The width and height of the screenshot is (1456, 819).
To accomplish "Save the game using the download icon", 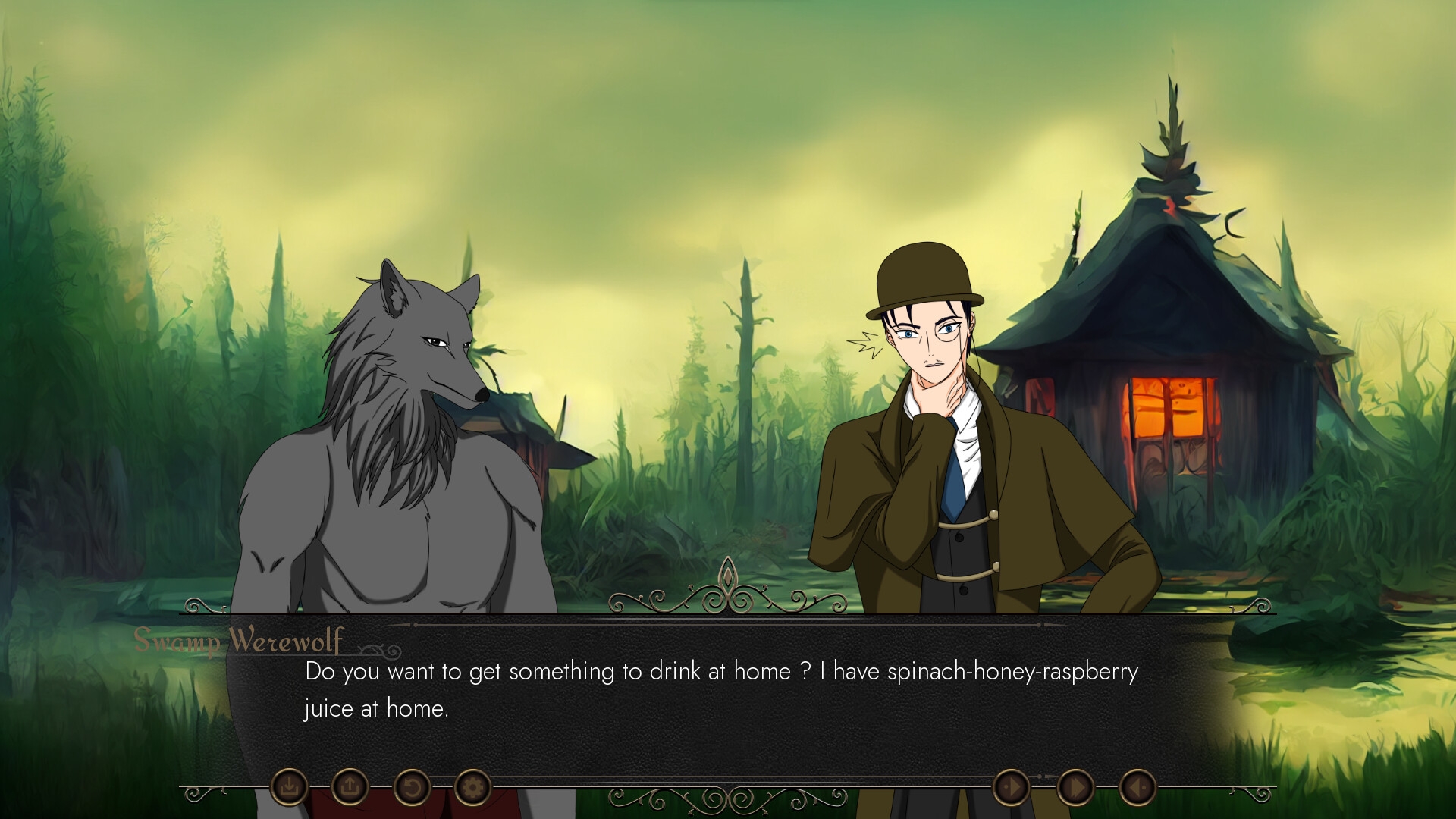I will click(292, 789).
